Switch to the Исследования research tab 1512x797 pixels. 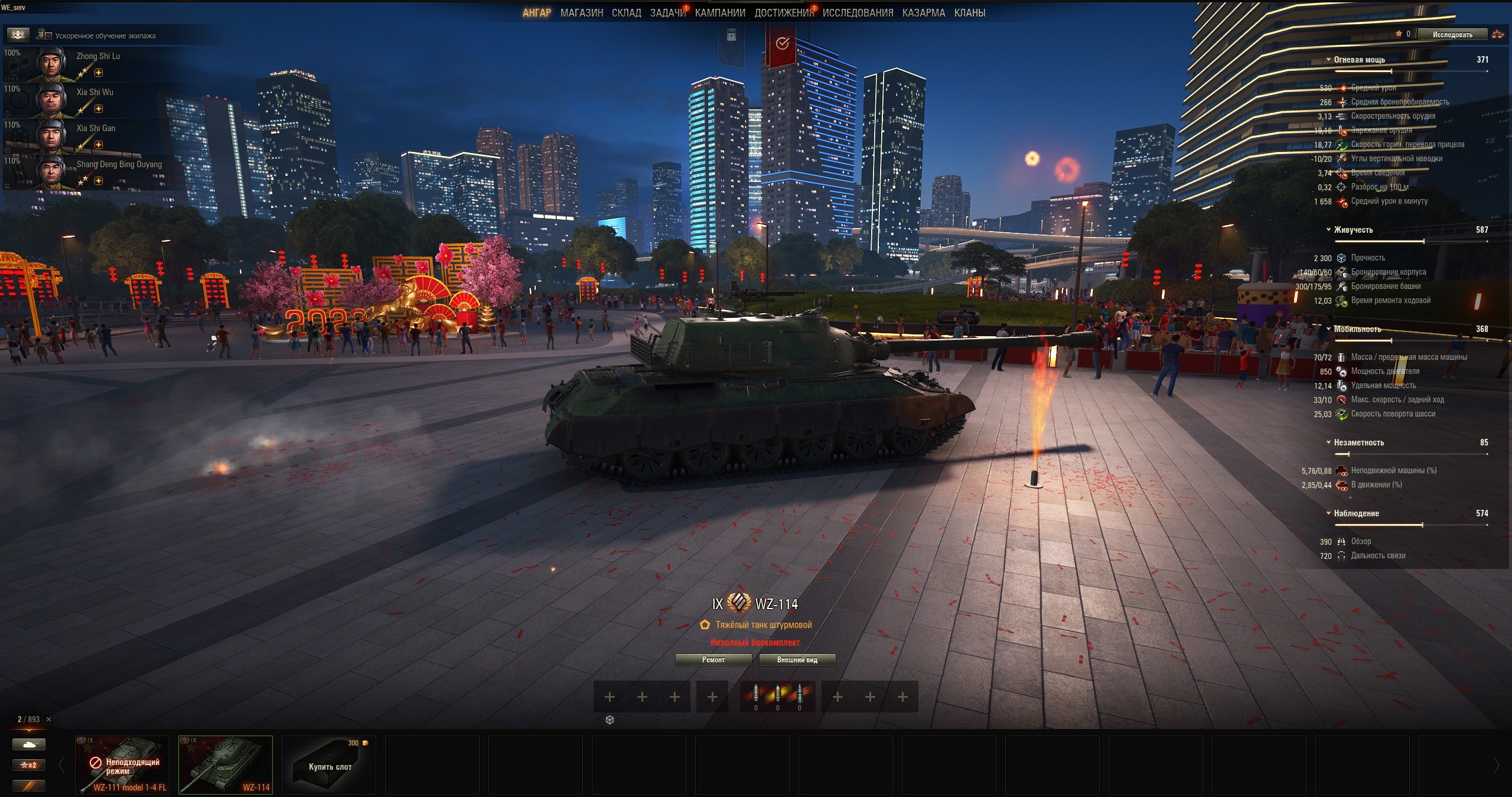pyautogui.click(x=858, y=13)
